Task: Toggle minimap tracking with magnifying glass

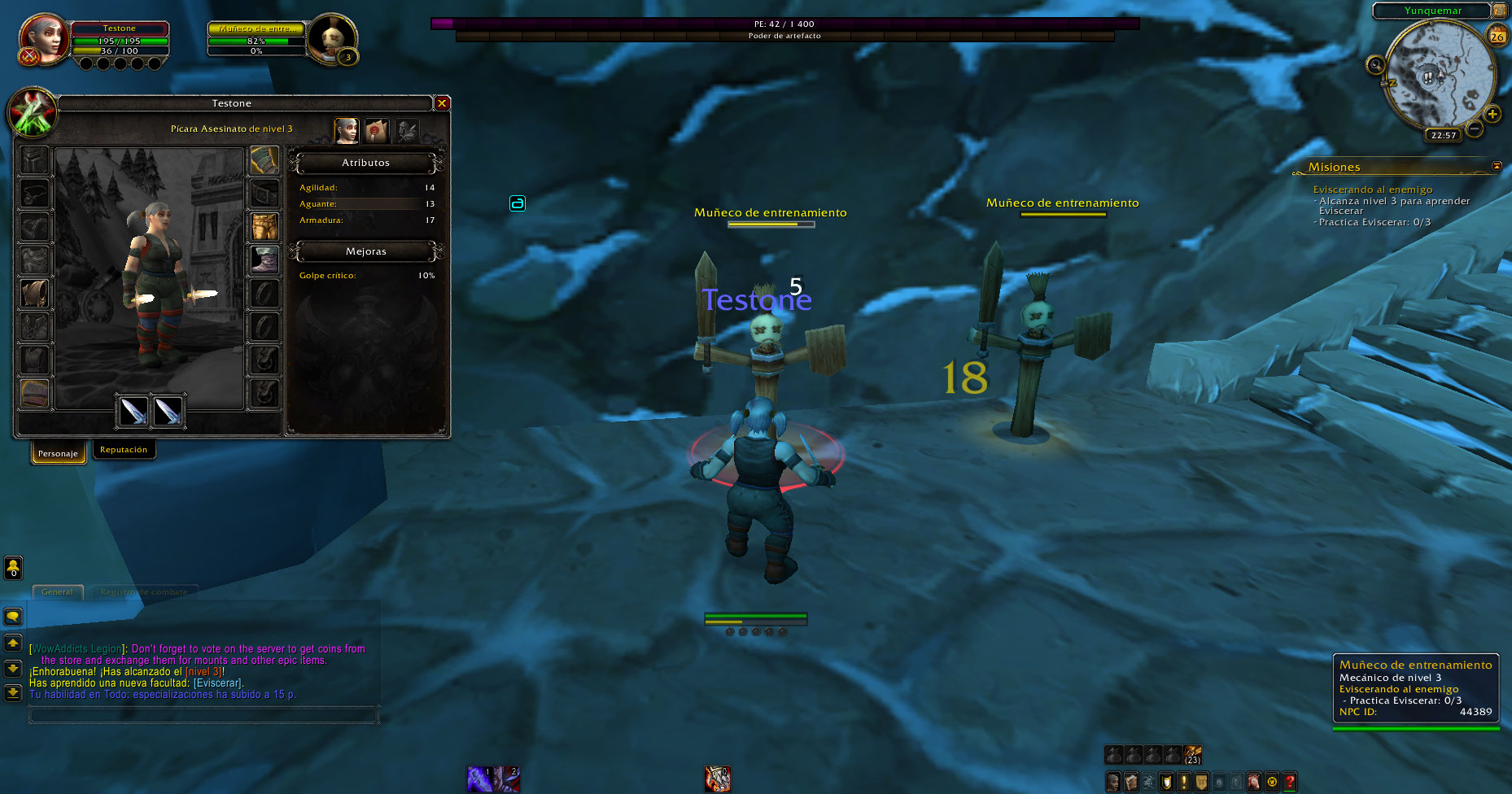Action: 1375,65
